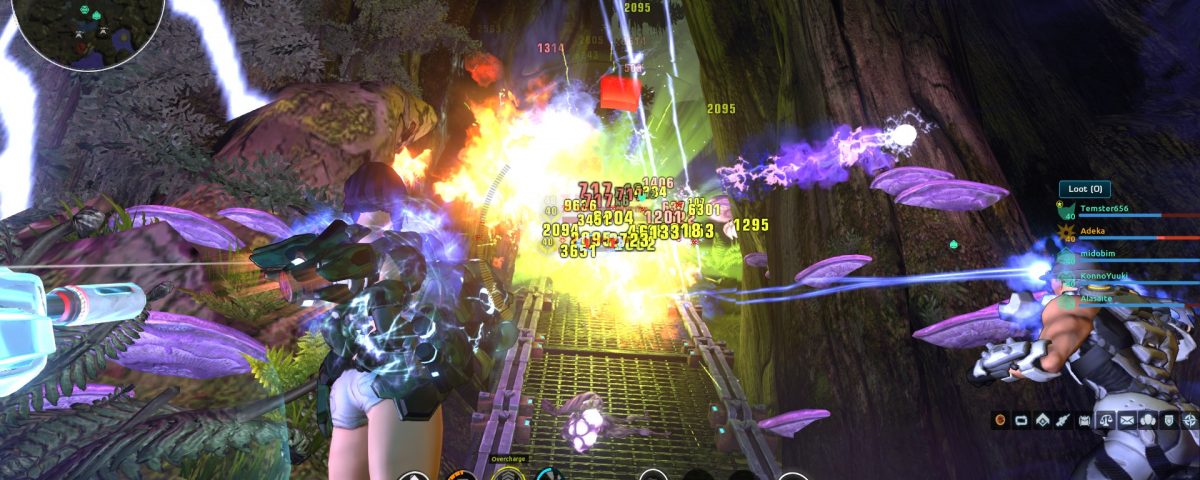
Task: Open the balance scales menu icon
Action: point(1104,421)
